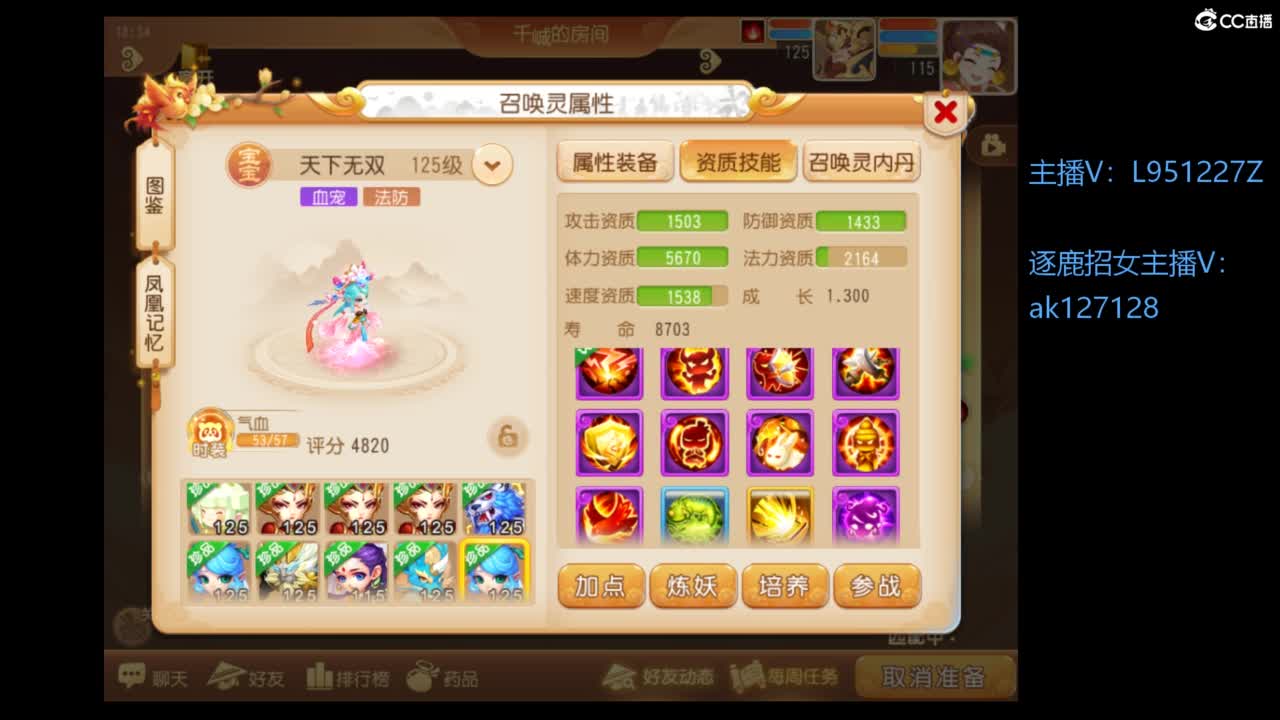The height and width of the screenshot is (720, 1280).
Task: Select the purple monster skill icon
Action: [866, 515]
